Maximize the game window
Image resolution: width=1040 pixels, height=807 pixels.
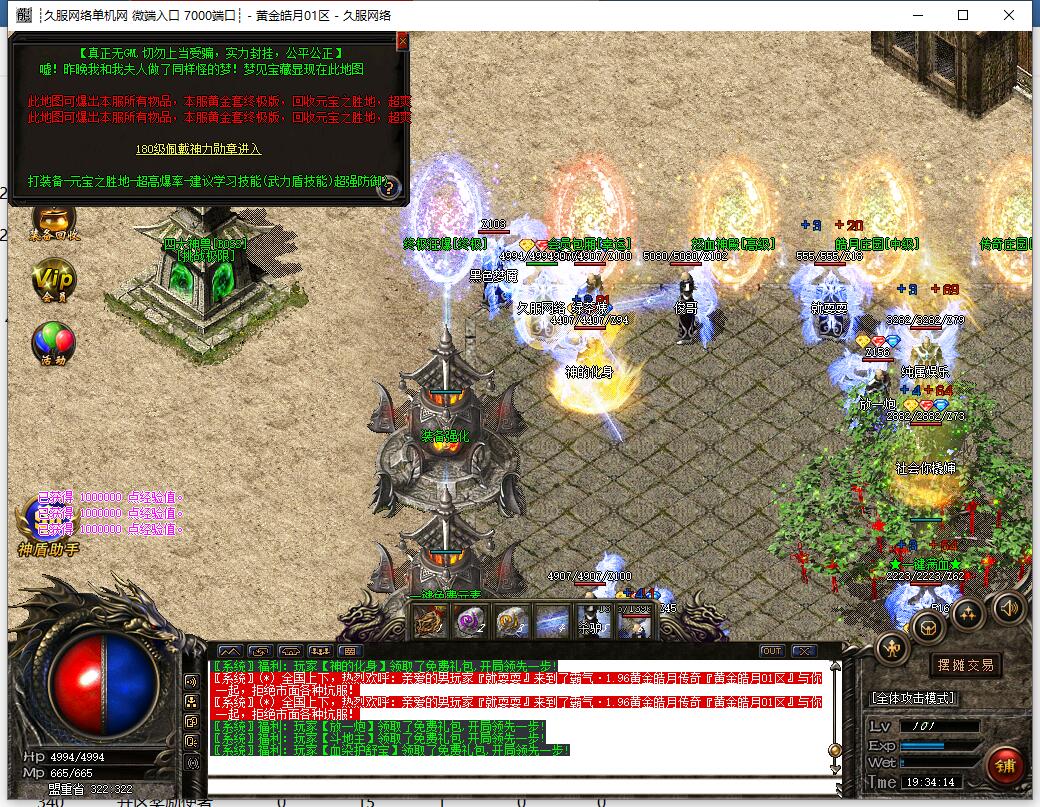tap(963, 15)
